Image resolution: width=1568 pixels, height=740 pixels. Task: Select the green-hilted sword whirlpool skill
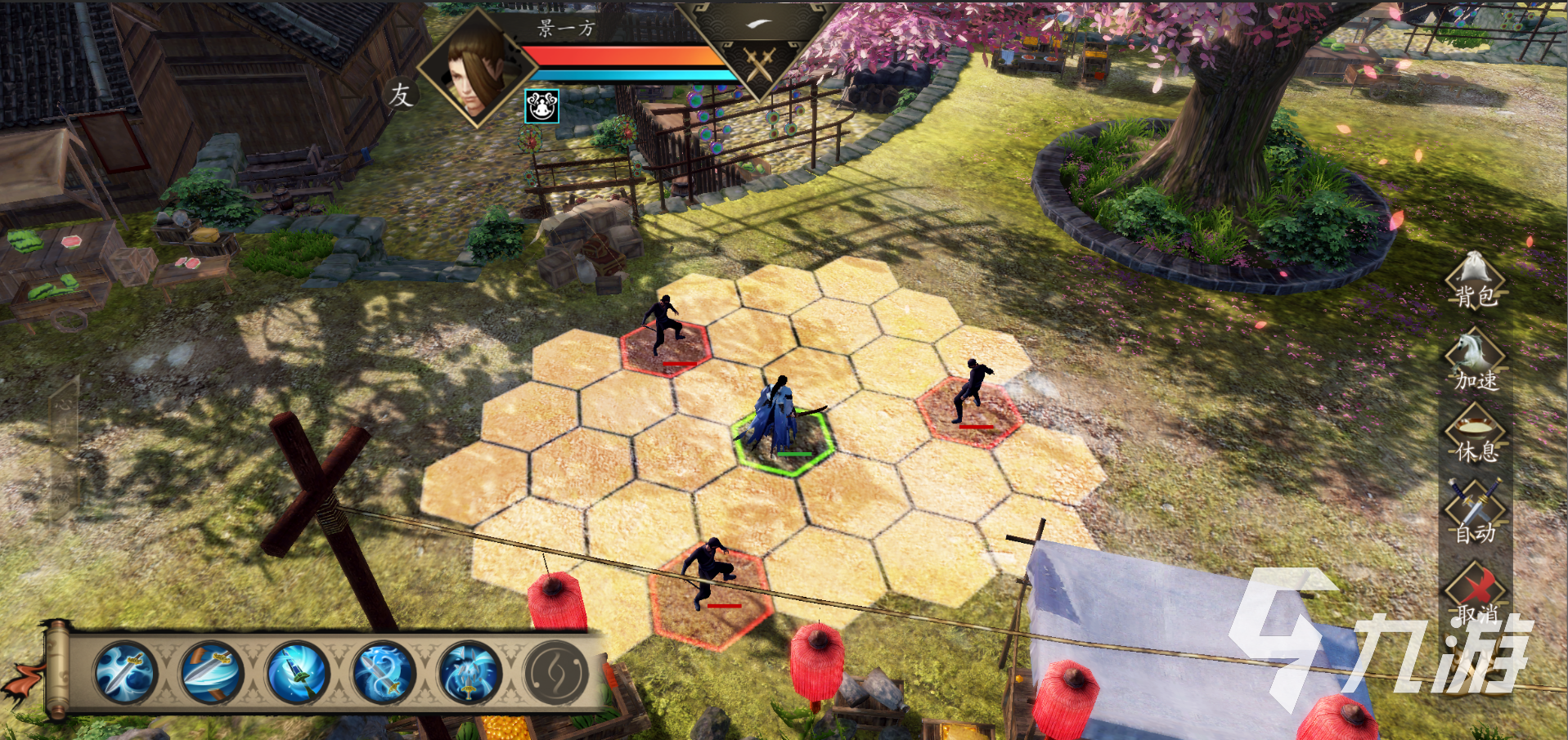pyautogui.click(x=297, y=673)
